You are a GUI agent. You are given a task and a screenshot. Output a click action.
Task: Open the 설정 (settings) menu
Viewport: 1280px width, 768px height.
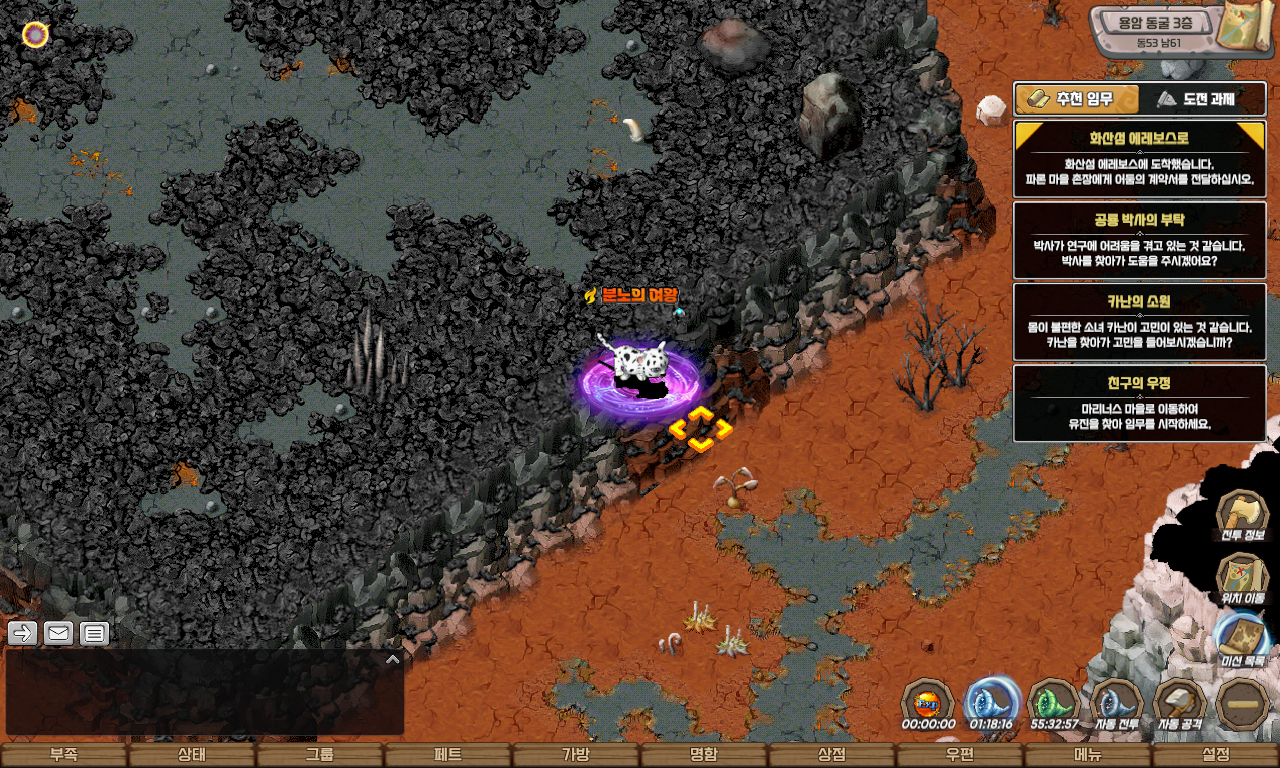[x=1216, y=755]
